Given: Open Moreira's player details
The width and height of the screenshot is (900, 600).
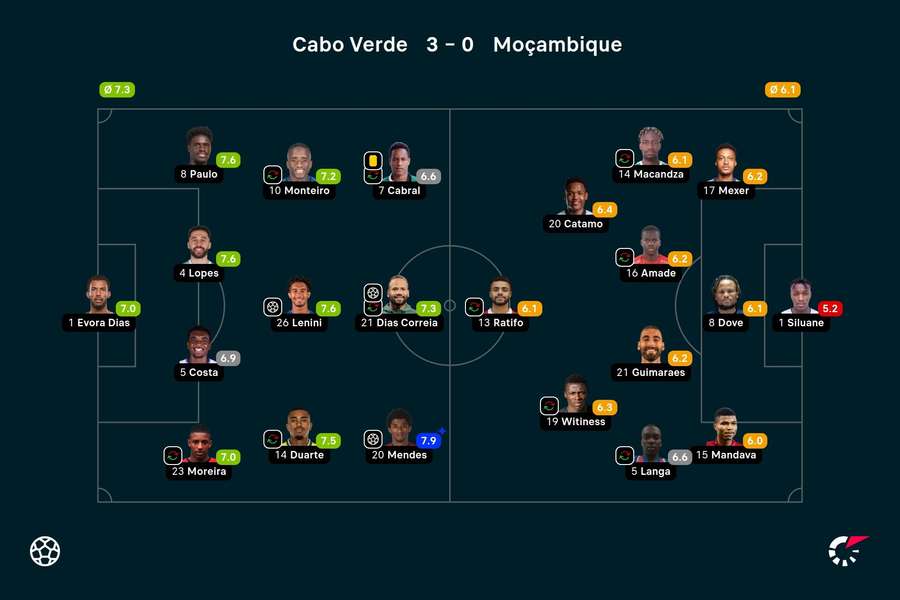Looking at the screenshot, I should [199, 446].
